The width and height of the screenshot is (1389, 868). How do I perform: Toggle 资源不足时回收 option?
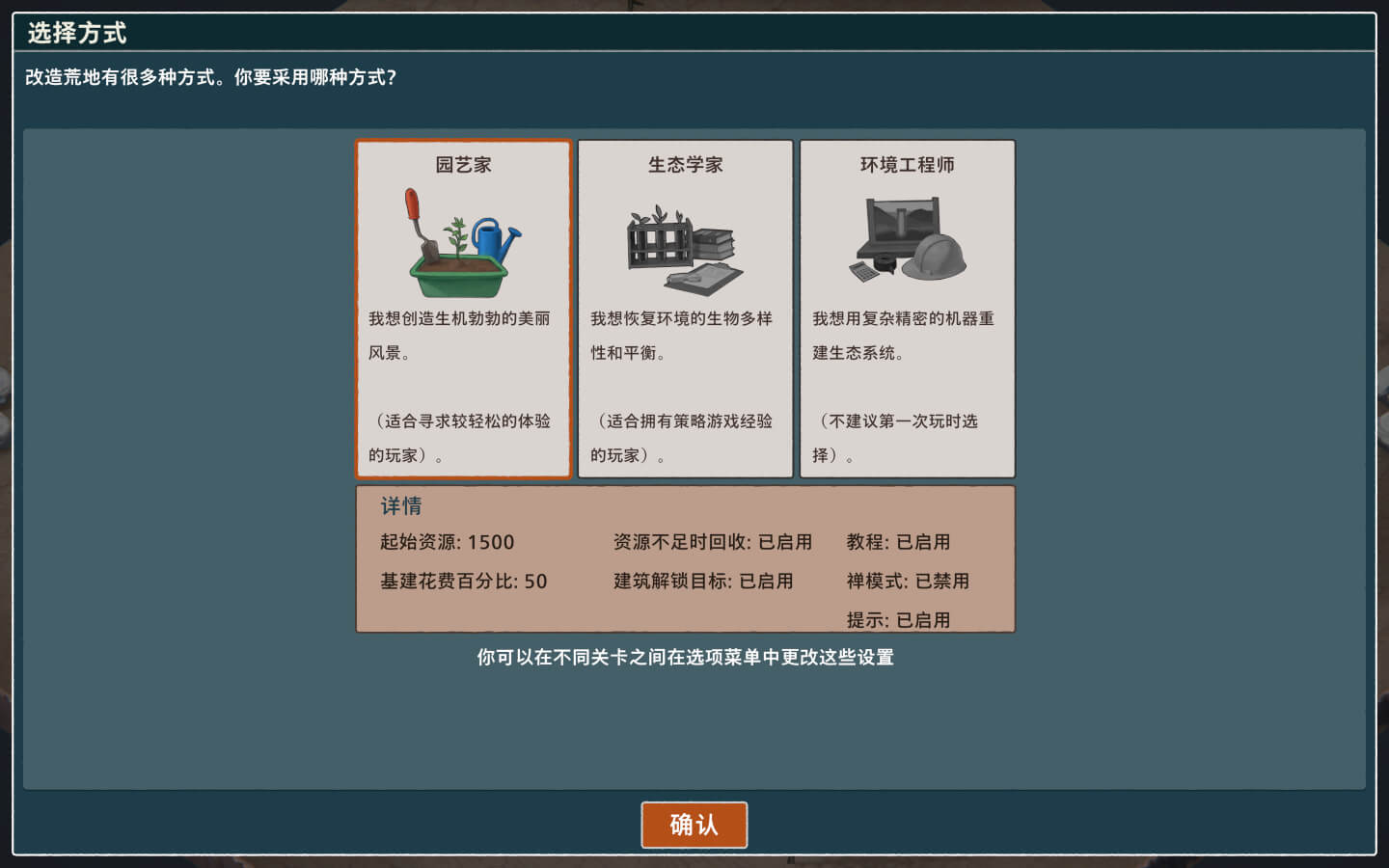point(711,542)
